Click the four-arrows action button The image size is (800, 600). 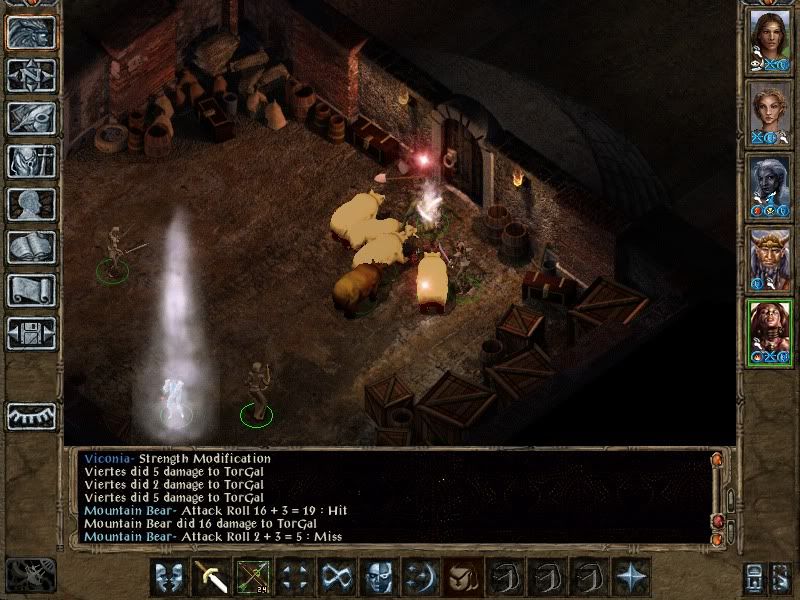coord(294,577)
